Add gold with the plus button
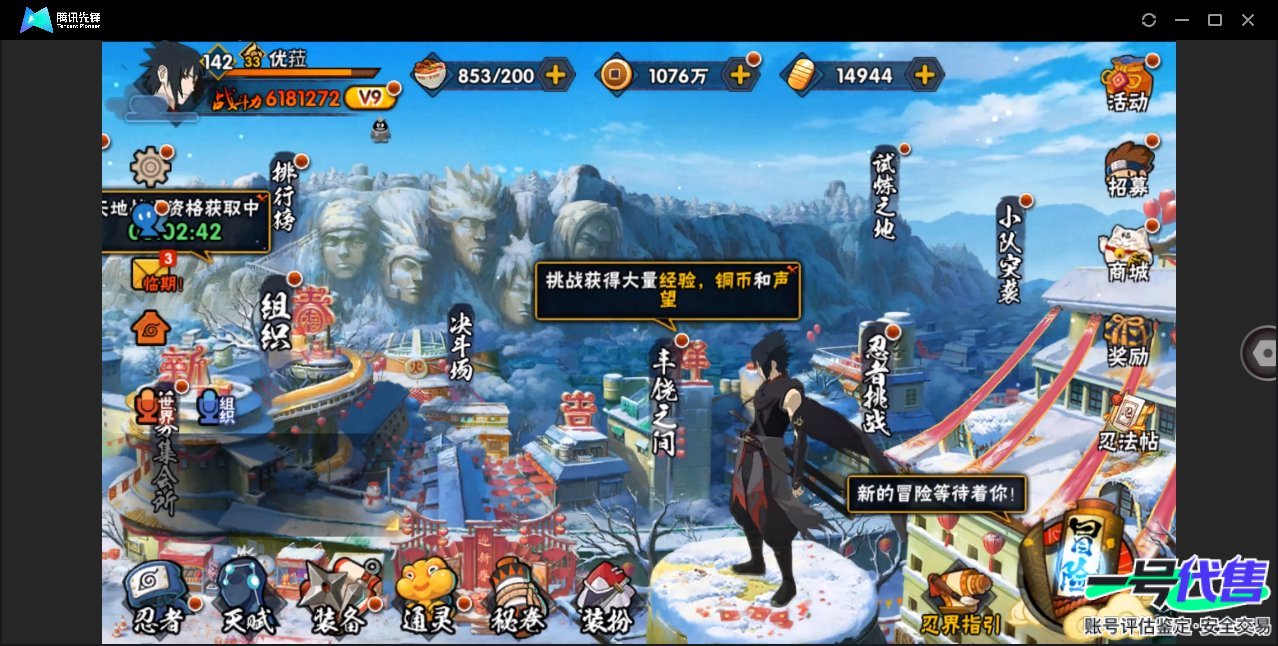1278x646 pixels. pyautogui.click(x=926, y=74)
